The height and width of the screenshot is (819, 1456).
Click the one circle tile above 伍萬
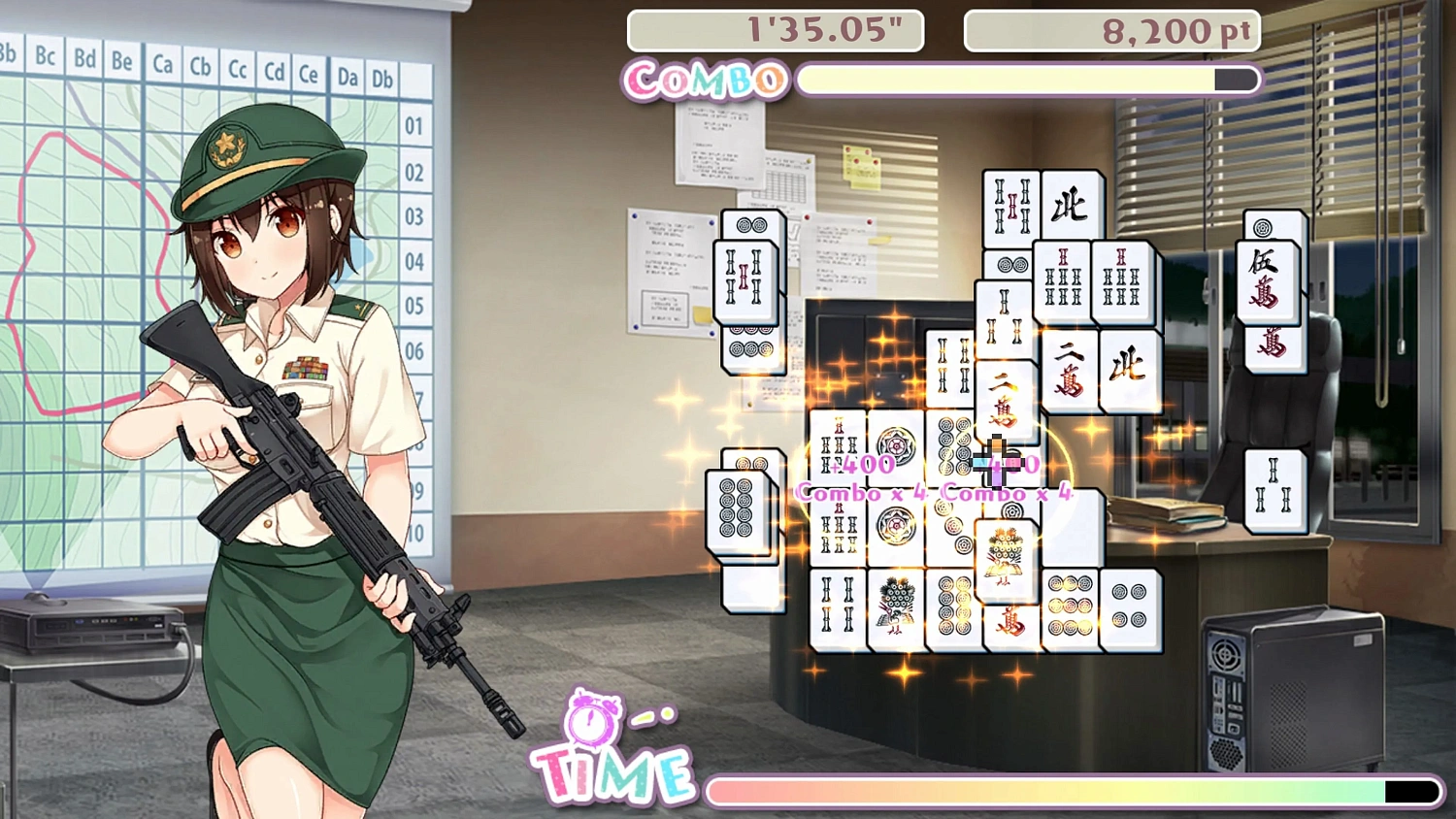pos(1262,231)
